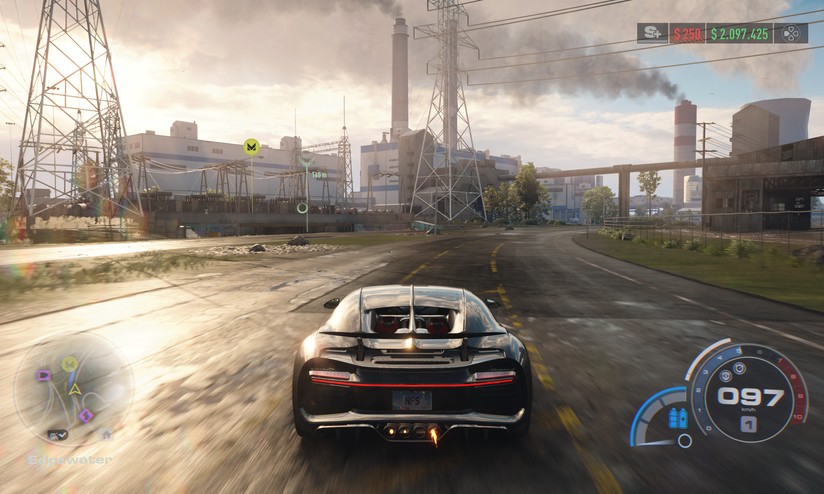Choose the purple diamond marker on the minimap
Image resolution: width=824 pixels, height=494 pixels.
pos(86,414)
